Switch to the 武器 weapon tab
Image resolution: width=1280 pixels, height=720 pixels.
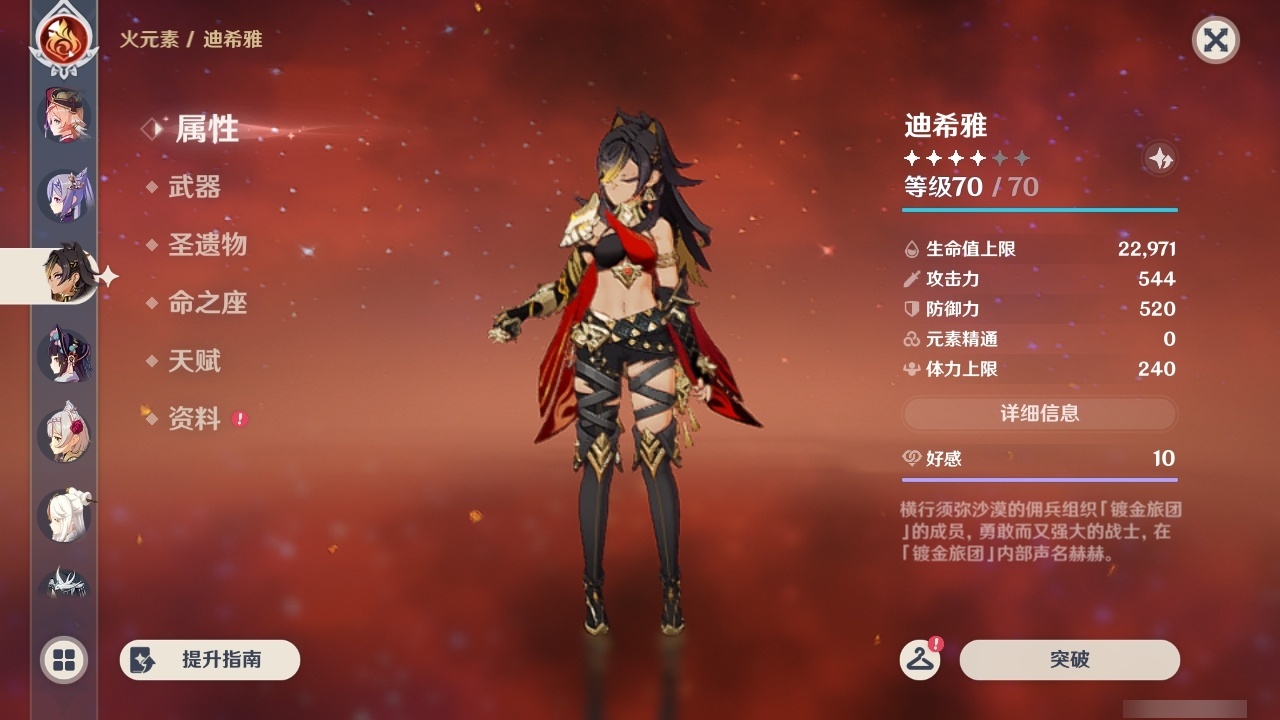[196, 187]
